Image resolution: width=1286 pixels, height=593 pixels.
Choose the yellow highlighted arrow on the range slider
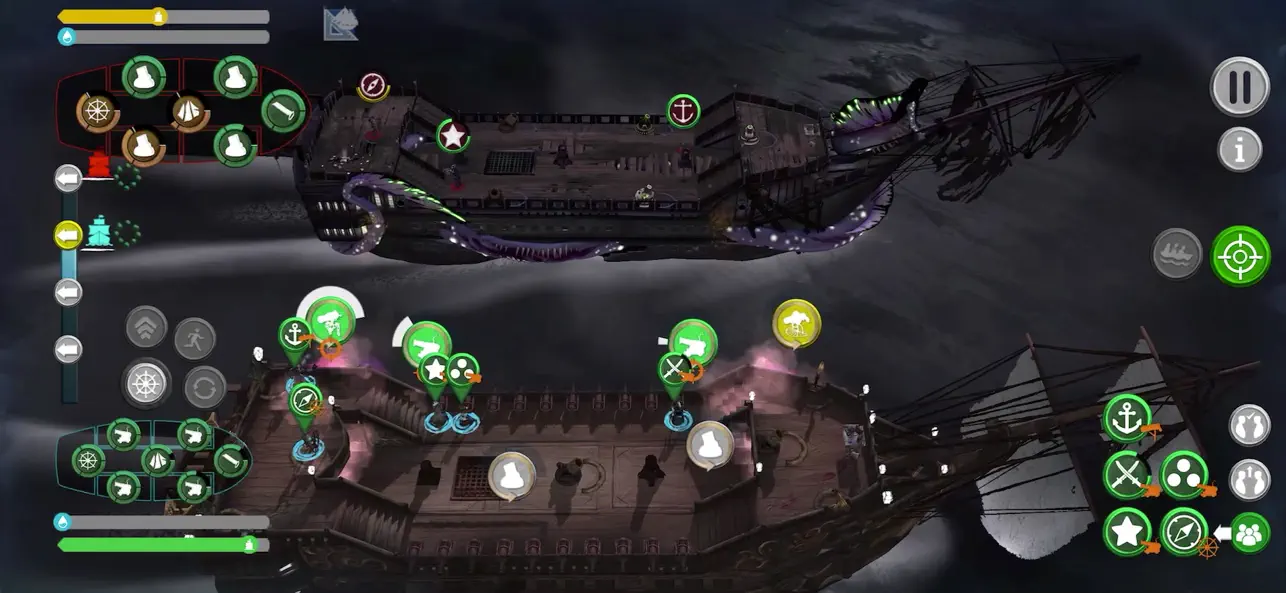68,235
